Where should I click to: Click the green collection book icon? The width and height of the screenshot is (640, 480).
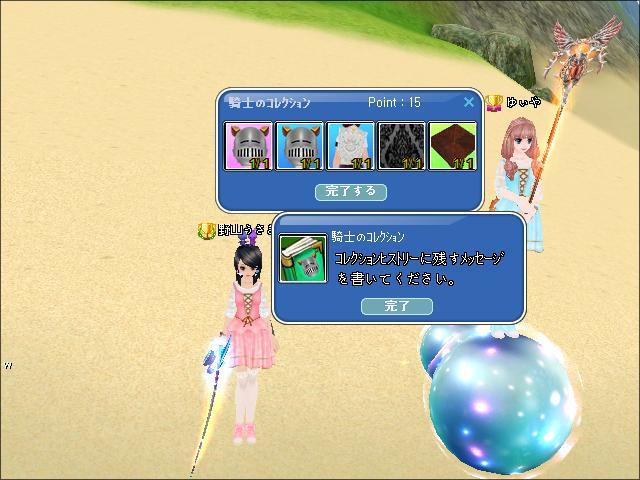point(303,259)
